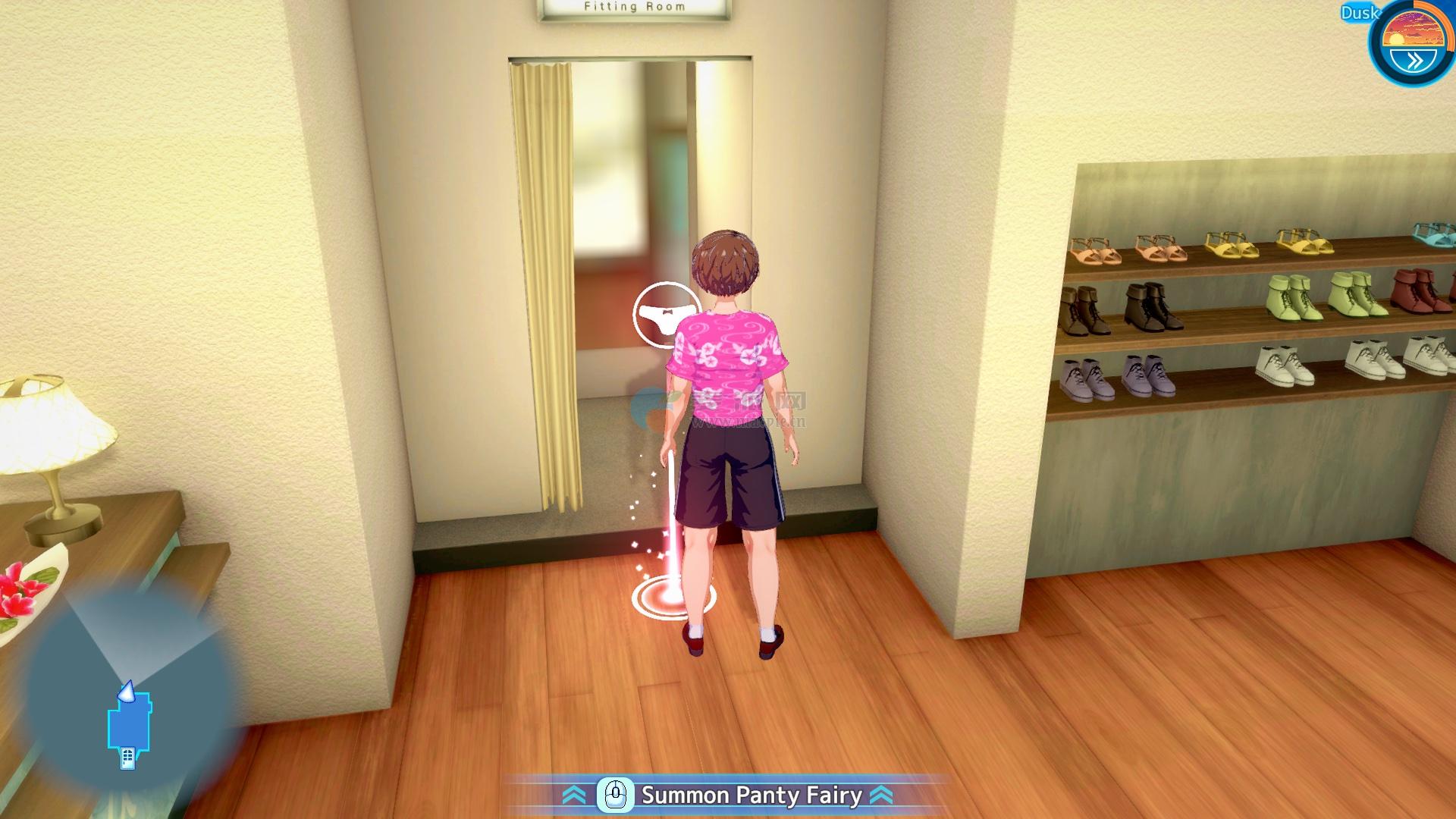
Task: Select the Summon Panty Fairy prompt
Action: pyautogui.click(x=727, y=795)
